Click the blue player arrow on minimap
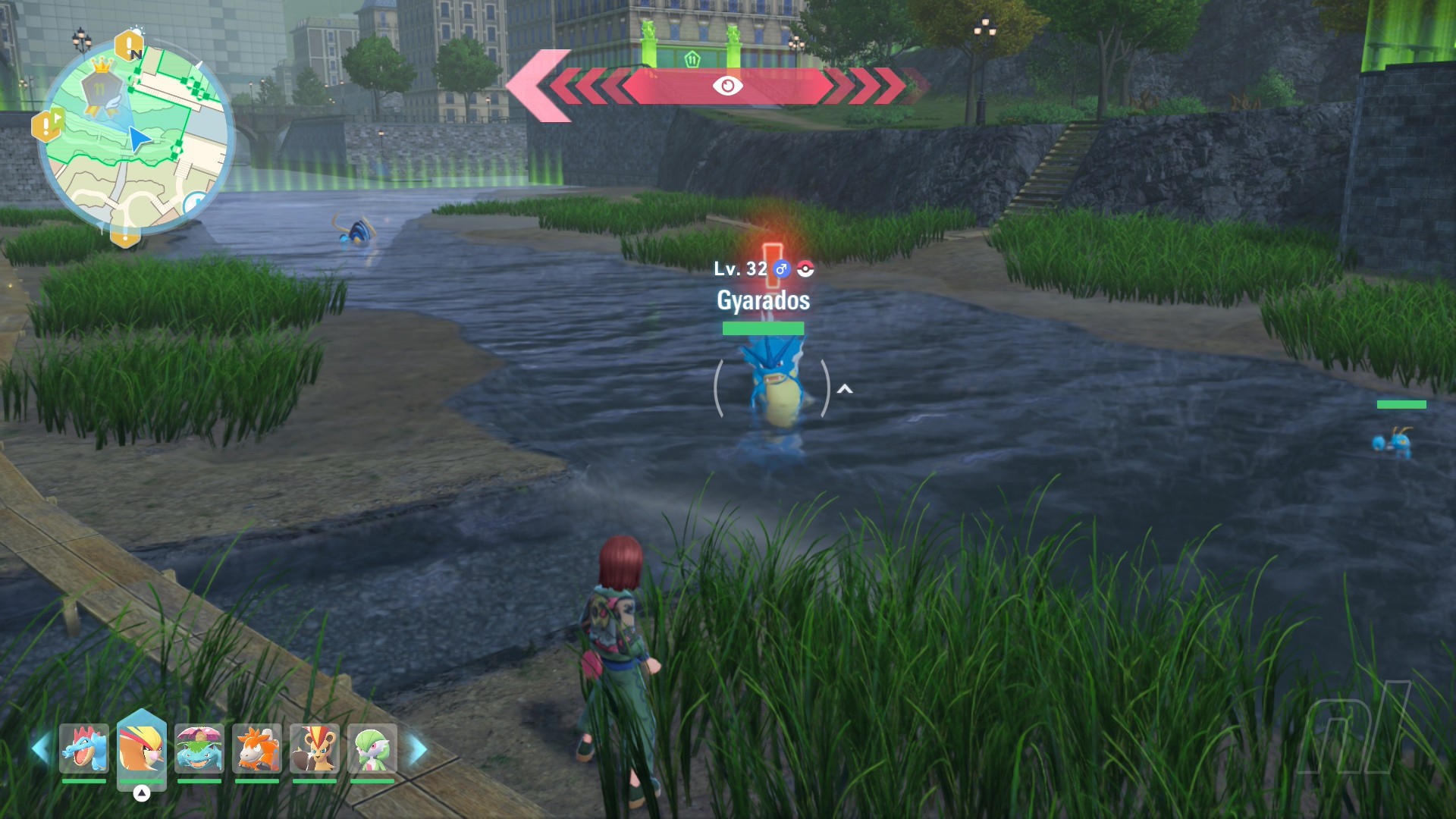Screen dimensions: 1456x819 coord(140,140)
